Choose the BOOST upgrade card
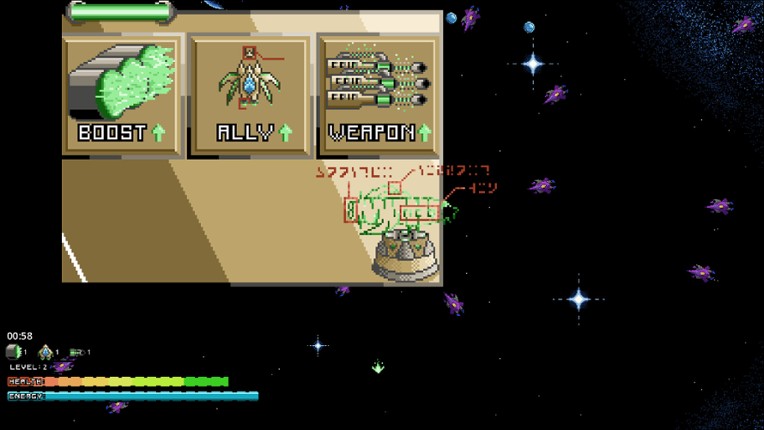The height and width of the screenshot is (430, 764). click(x=123, y=96)
